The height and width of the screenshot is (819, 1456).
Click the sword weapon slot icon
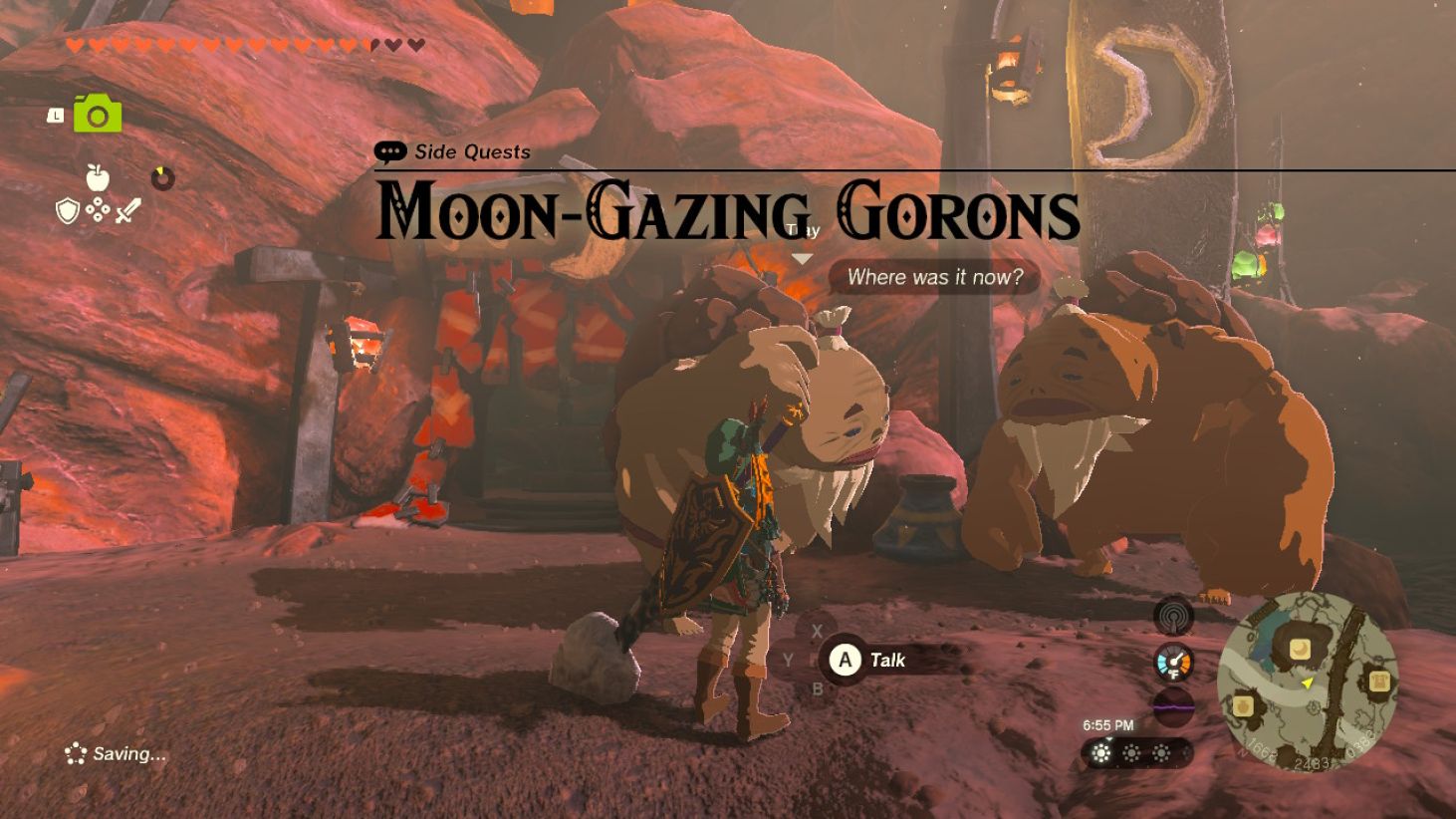[128, 210]
